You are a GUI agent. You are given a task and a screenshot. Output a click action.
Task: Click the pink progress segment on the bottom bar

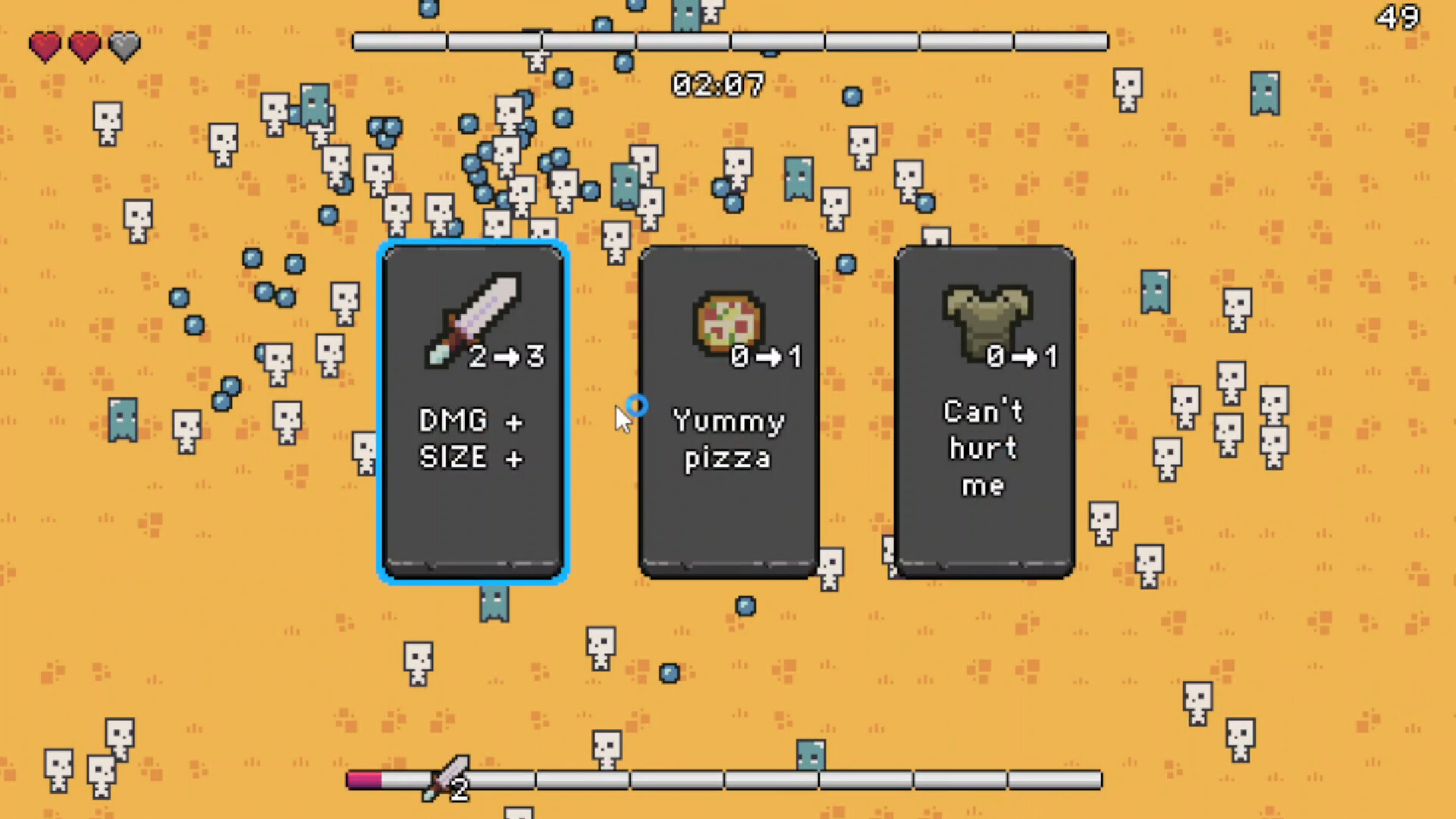pyautogui.click(x=364, y=778)
